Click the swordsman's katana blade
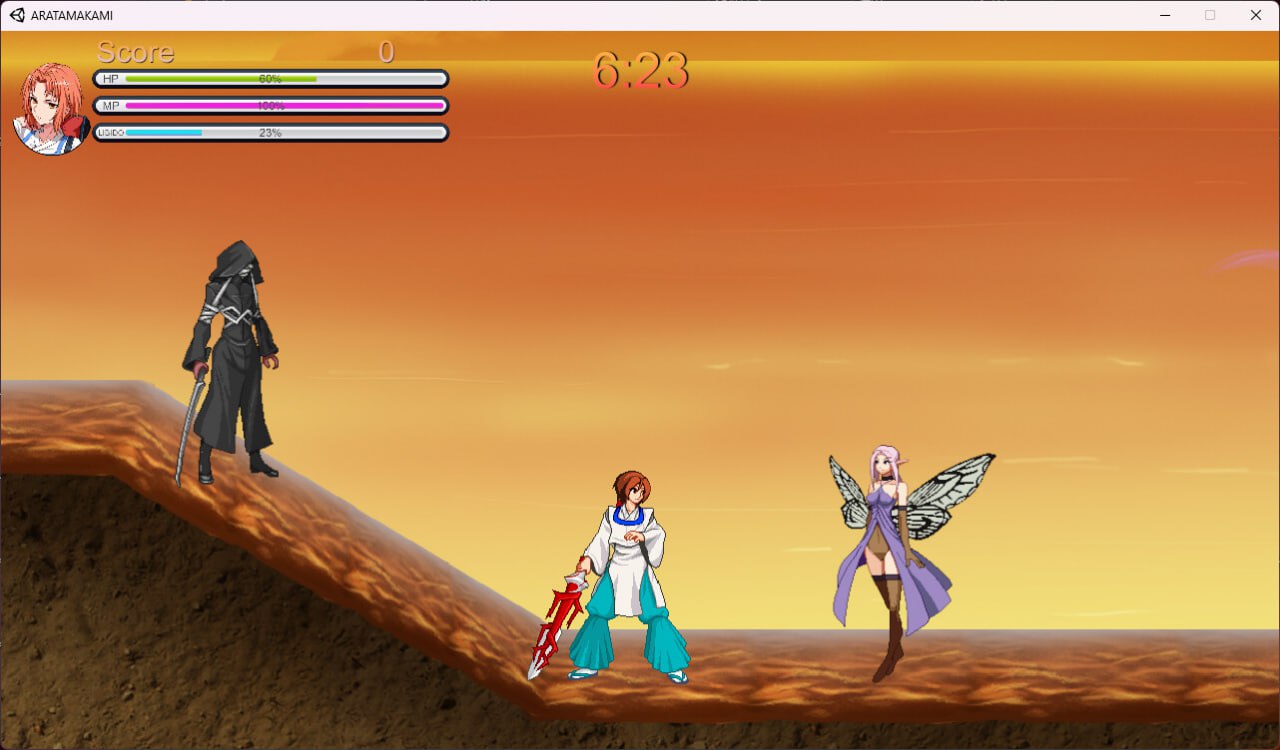 [188, 430]
